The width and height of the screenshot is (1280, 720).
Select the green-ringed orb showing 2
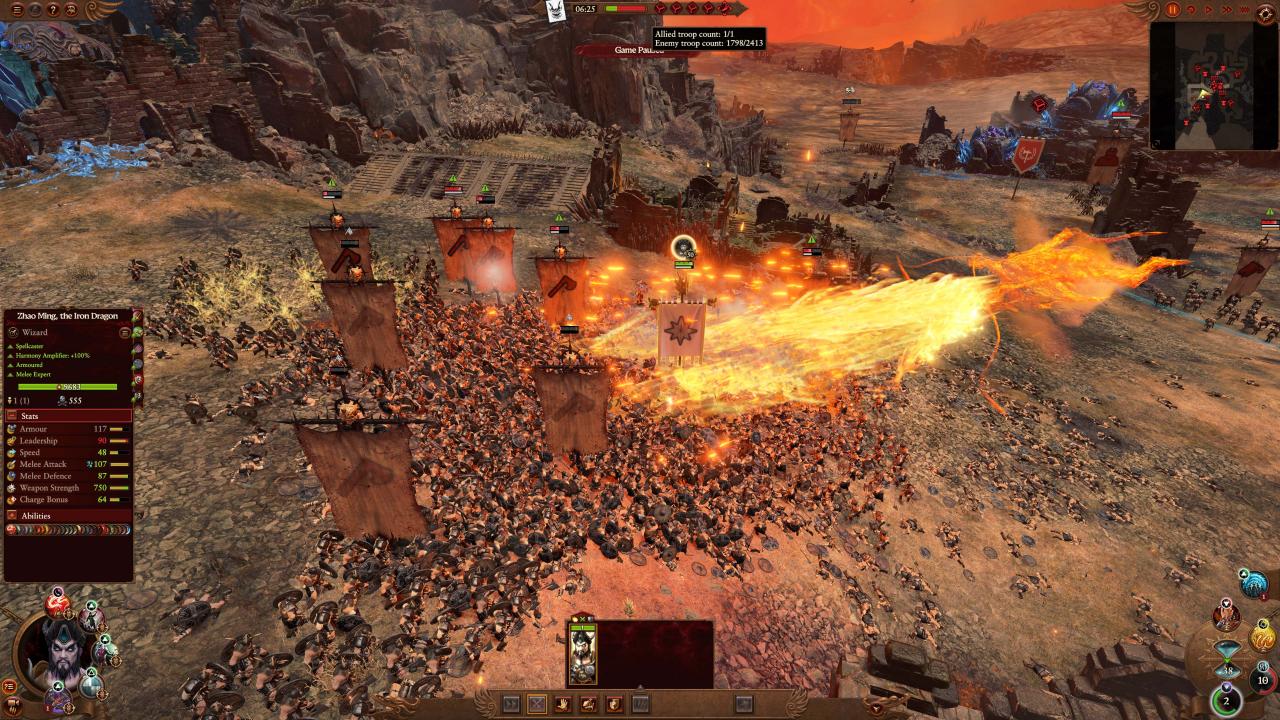click(1227, 700)
